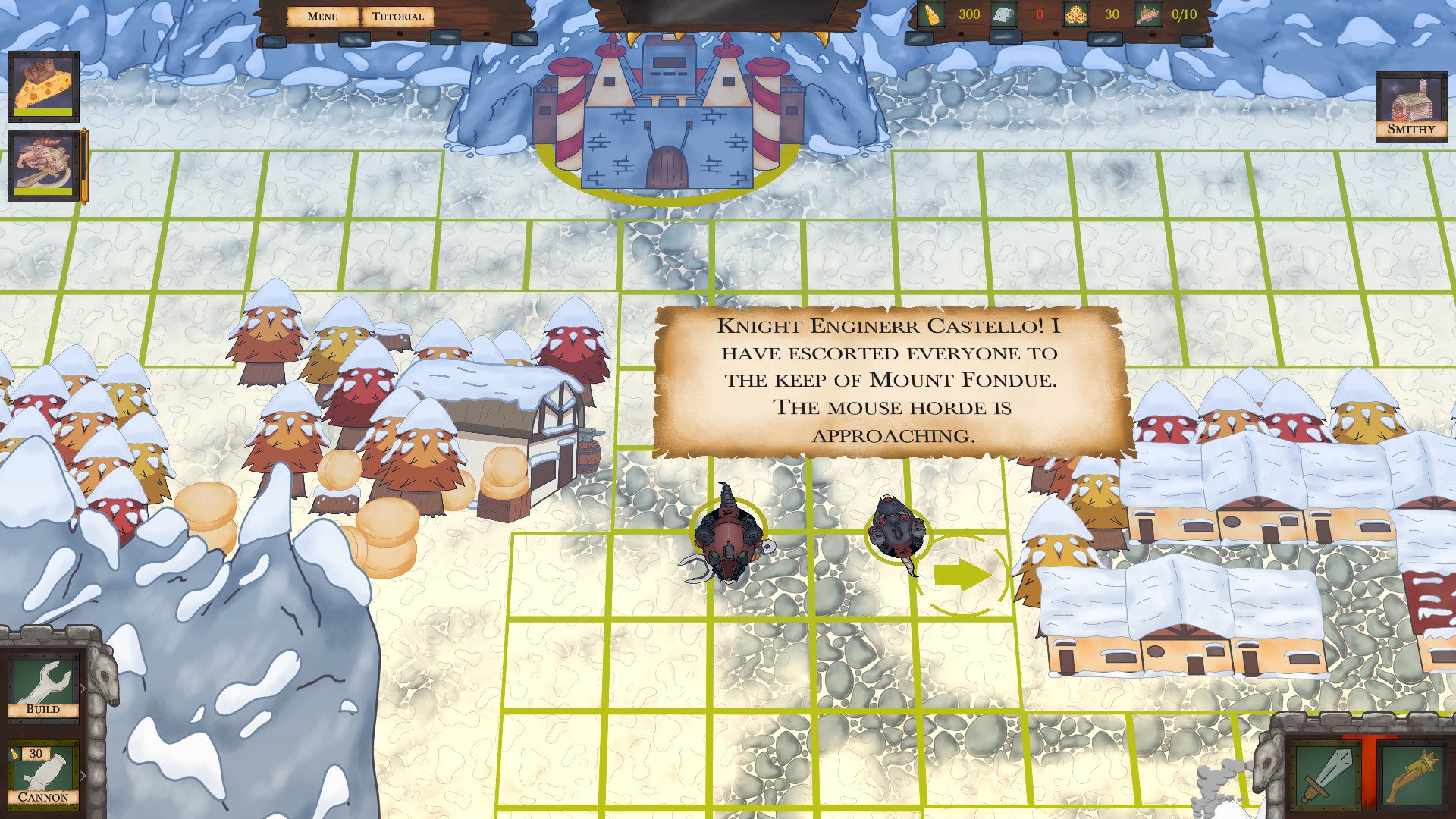Open the Tutorial
This screenshot has width=1456, height=819.
pyautogui.click(x=397, y=17)
